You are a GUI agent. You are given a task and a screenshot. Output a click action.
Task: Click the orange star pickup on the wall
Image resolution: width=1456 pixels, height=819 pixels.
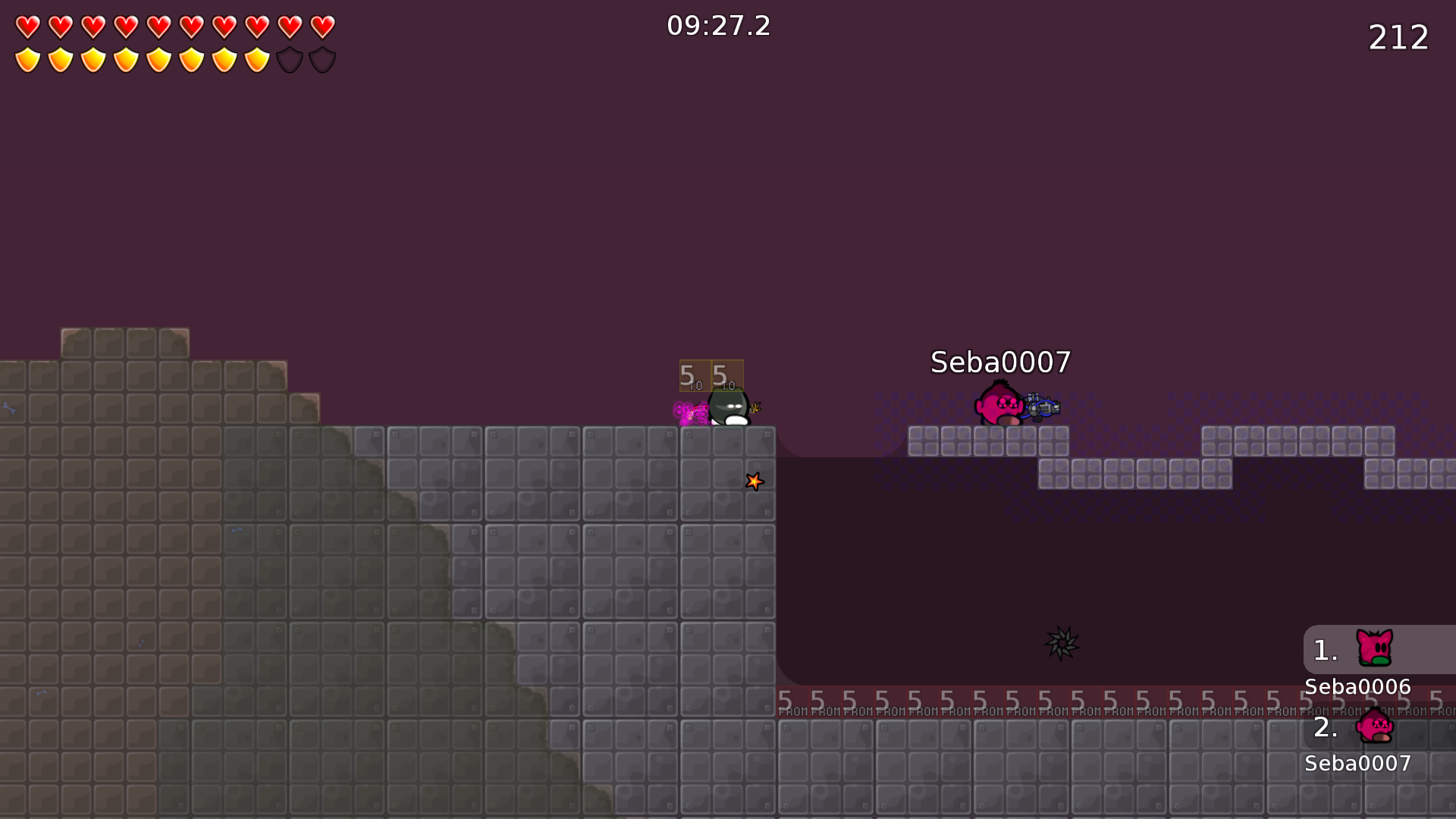754,481
